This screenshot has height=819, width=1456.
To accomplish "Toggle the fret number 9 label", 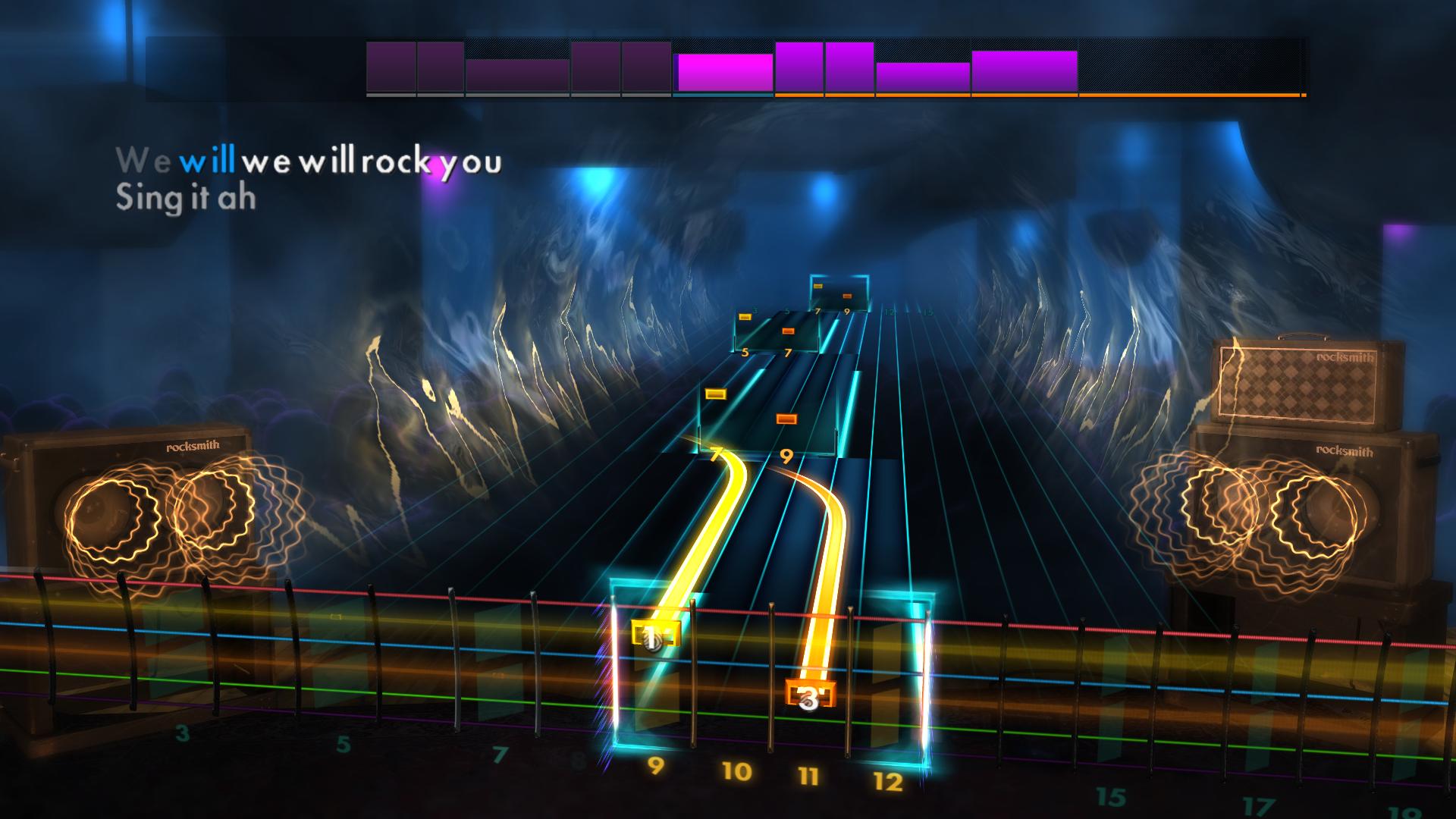I will (657, 768).
